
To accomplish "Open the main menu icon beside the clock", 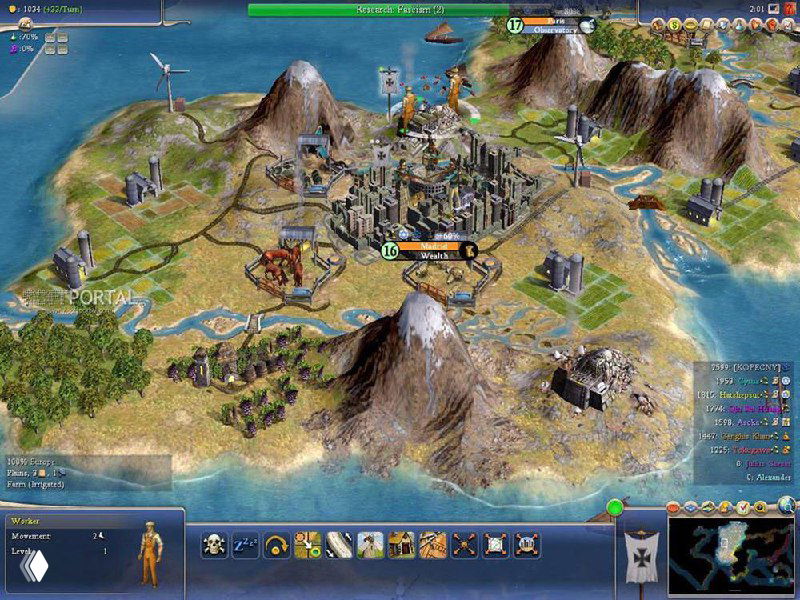I will 772,9.
